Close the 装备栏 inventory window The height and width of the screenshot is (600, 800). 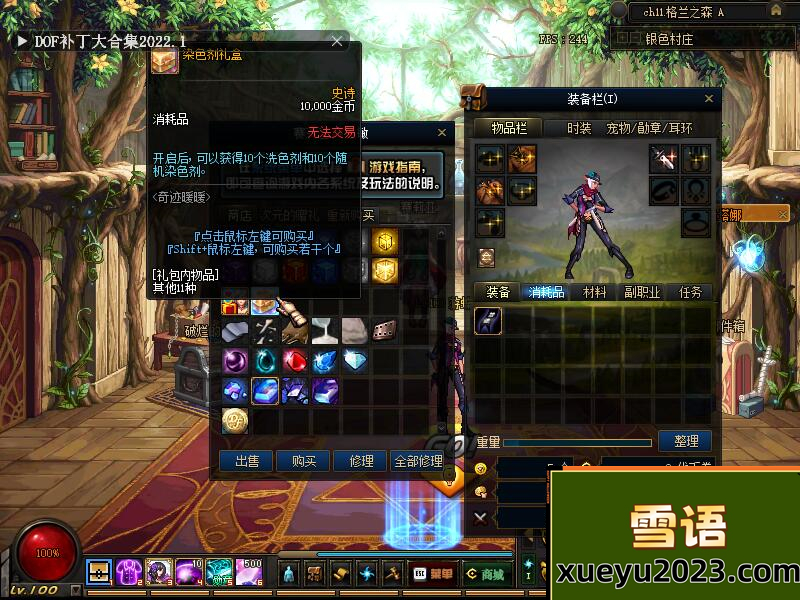pos(709,98)
